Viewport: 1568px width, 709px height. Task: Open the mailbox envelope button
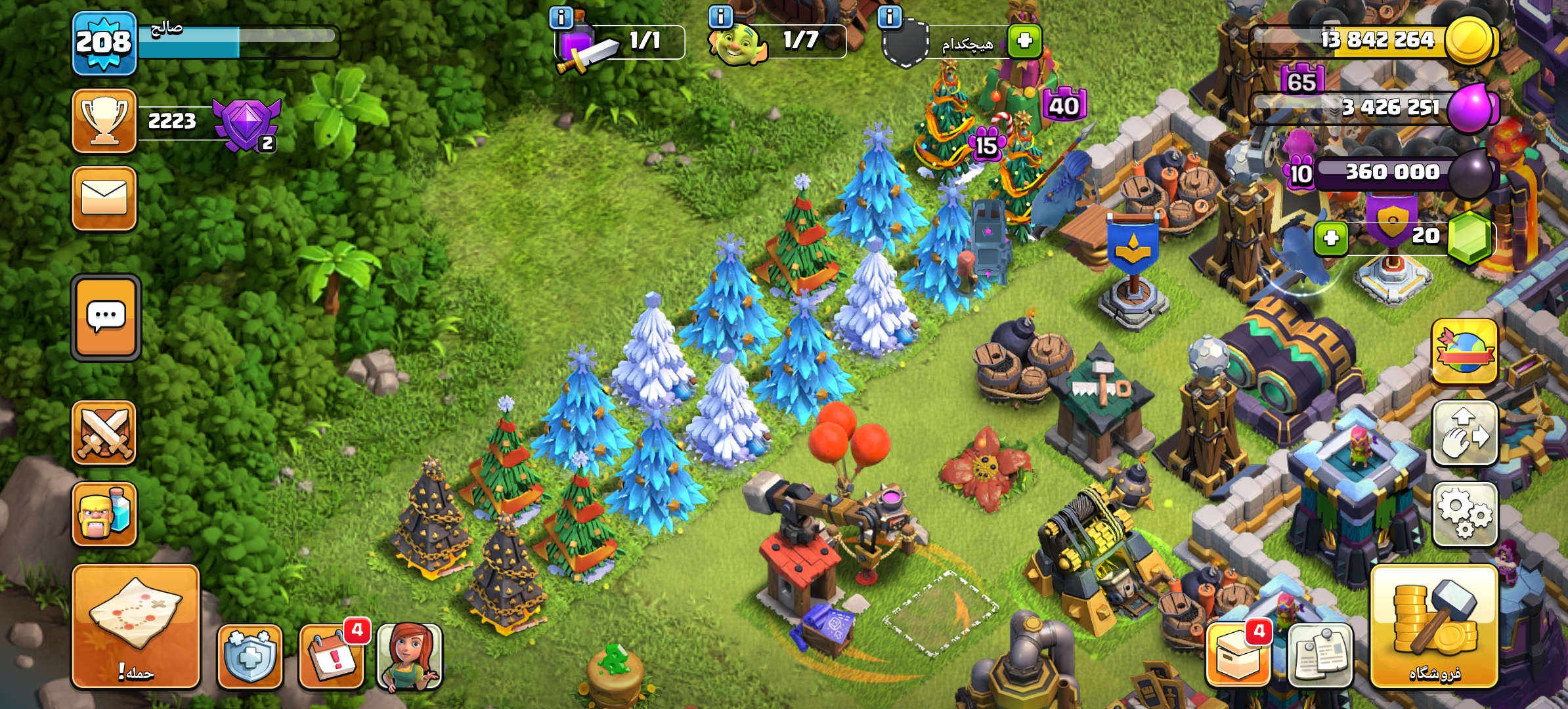coord(104,198)
